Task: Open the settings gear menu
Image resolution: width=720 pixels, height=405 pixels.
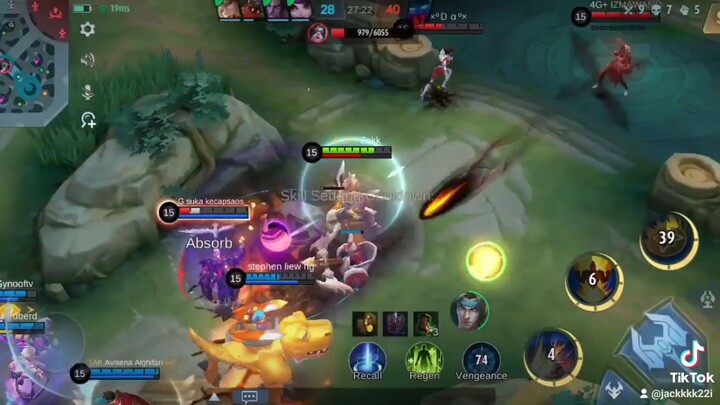Action: coord(88,29)
